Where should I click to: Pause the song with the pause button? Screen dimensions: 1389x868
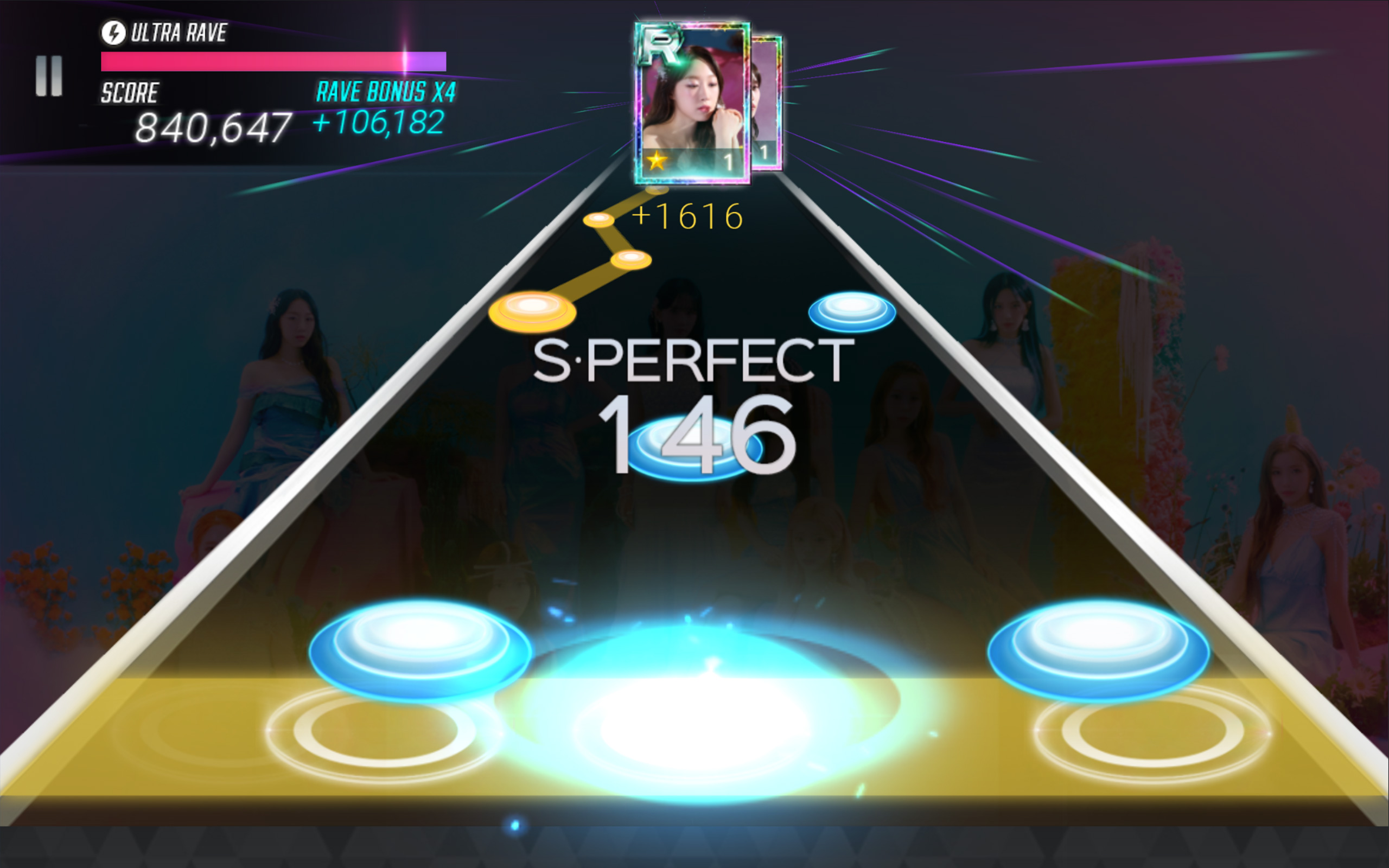(x=49, y=76)
